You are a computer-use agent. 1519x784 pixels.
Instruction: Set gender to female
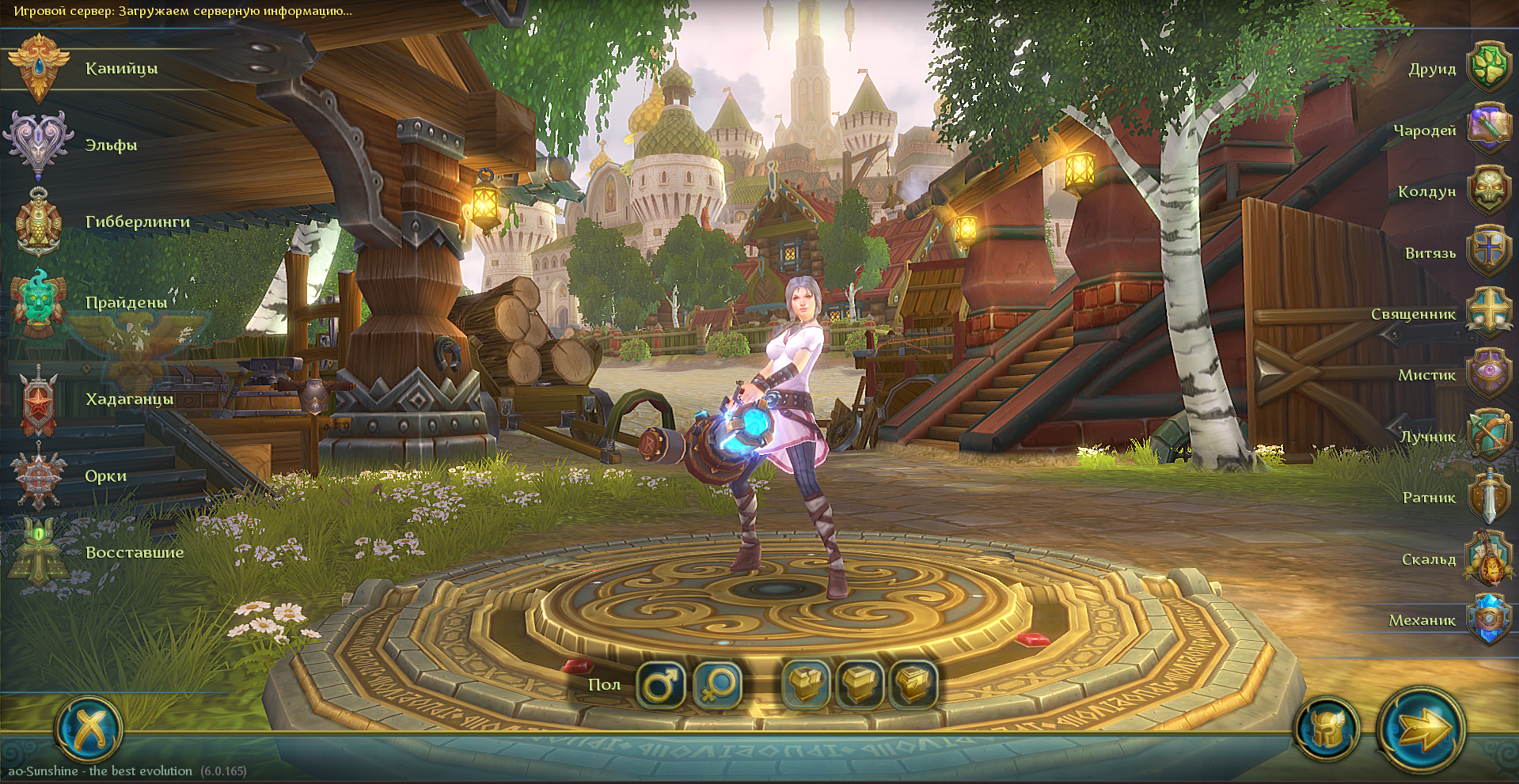point(718,685)
